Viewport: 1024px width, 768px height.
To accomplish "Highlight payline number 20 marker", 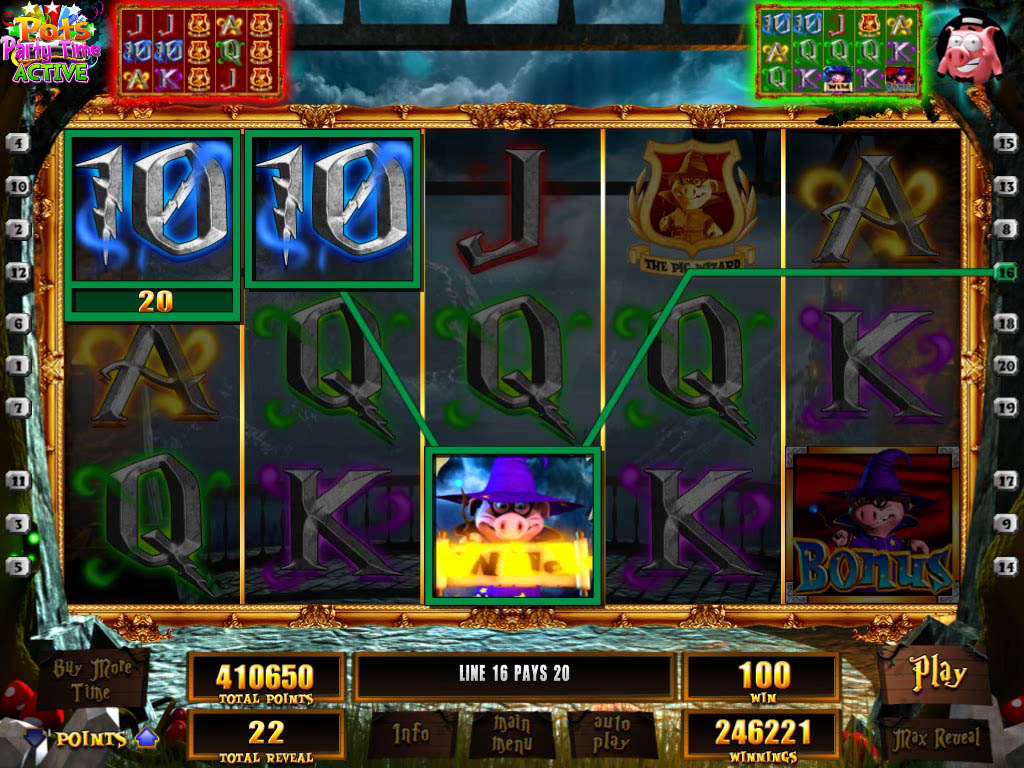I will pyautogui.click(x=1006, y=366).
